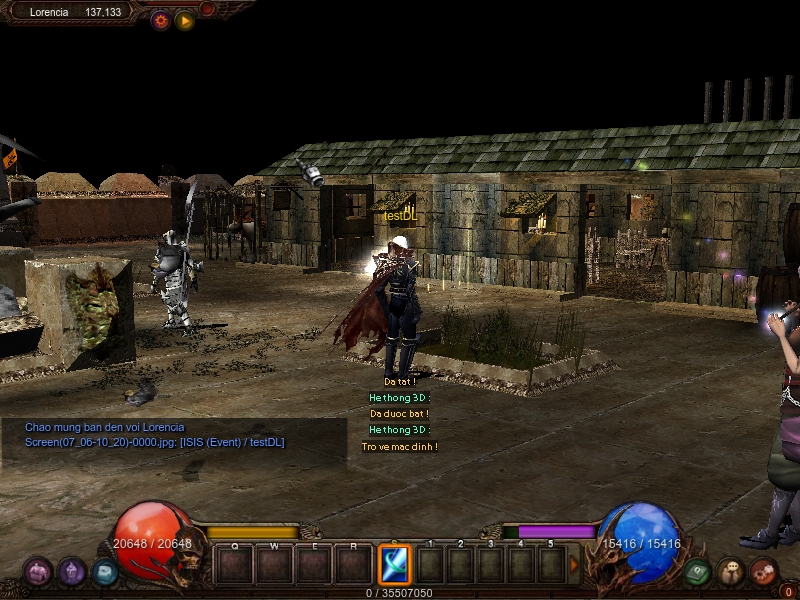Click the blue round menu button
800x600 pixels.
click(104, 572)
